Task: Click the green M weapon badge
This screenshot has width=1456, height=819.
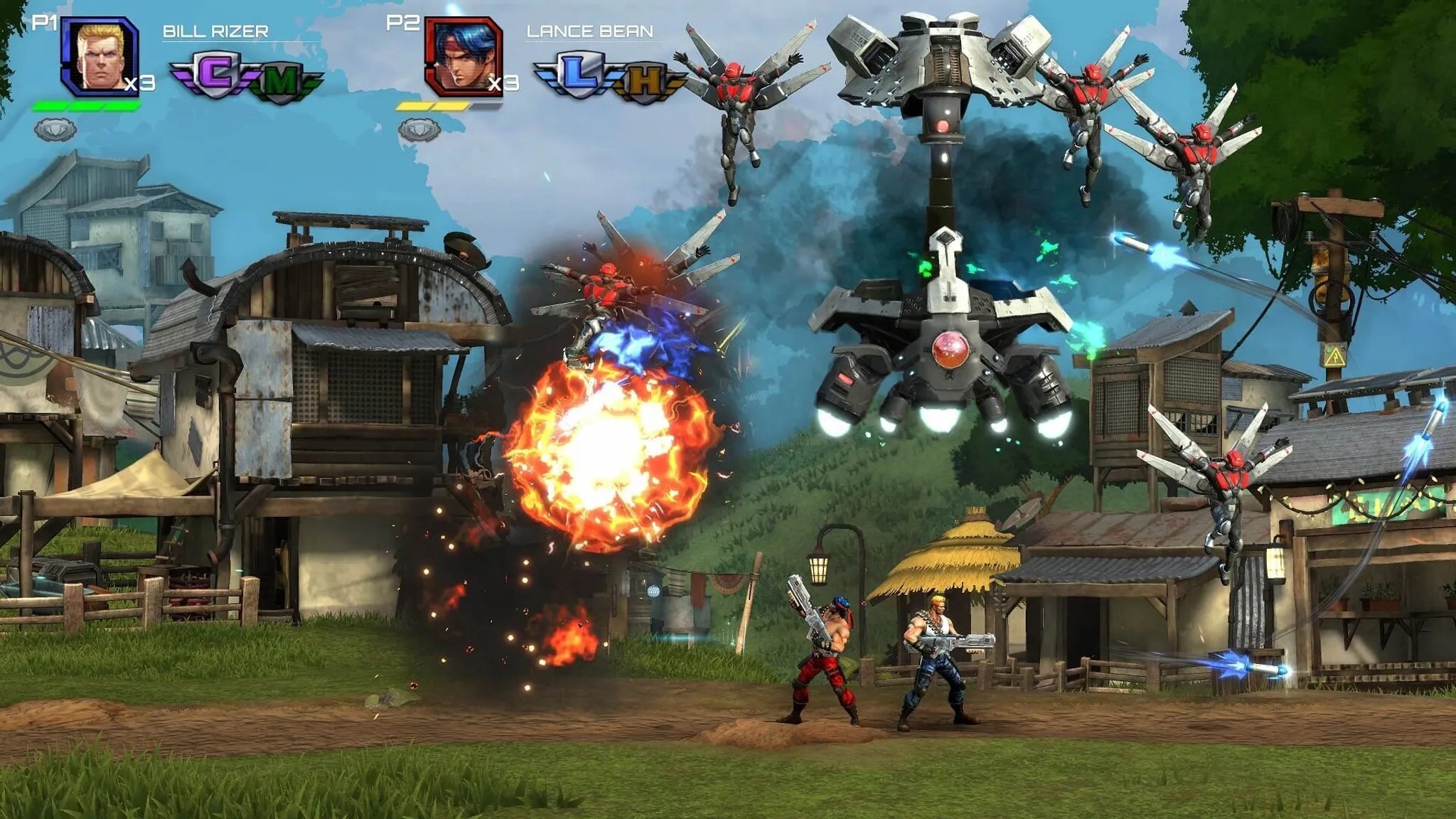Action: click(x=281, y=81)
